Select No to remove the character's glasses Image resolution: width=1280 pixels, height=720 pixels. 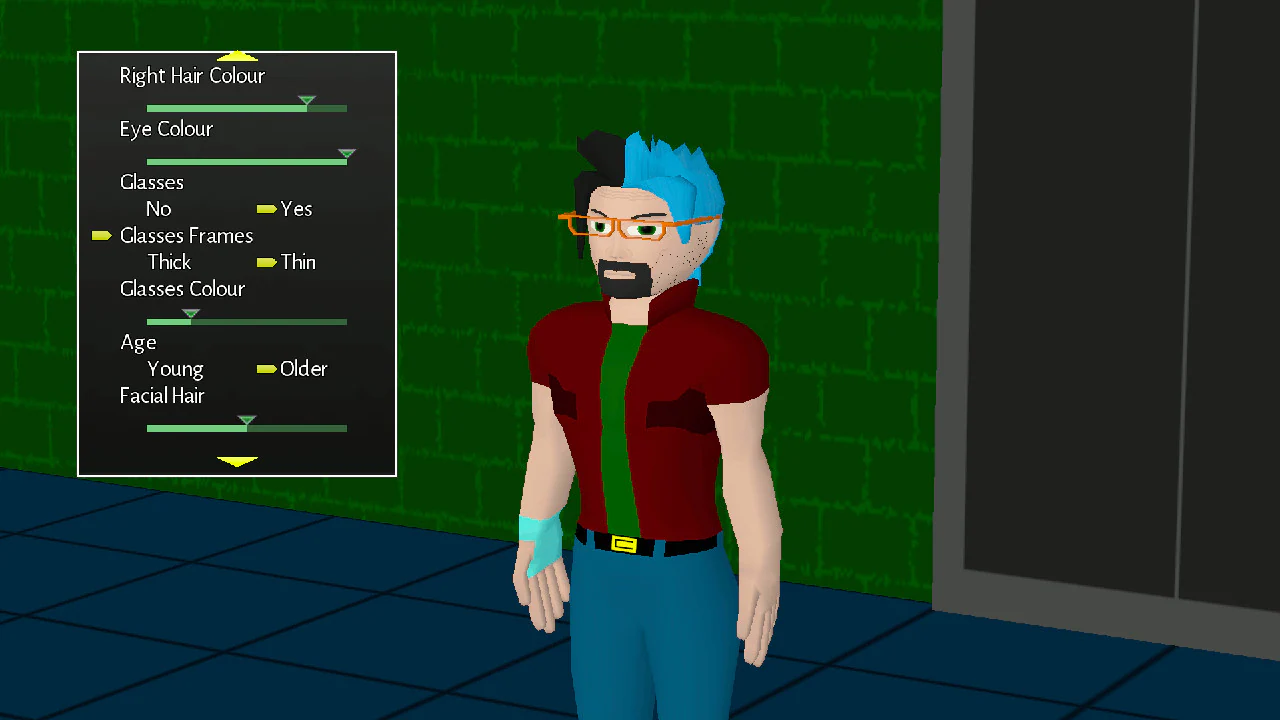(158, 209)
